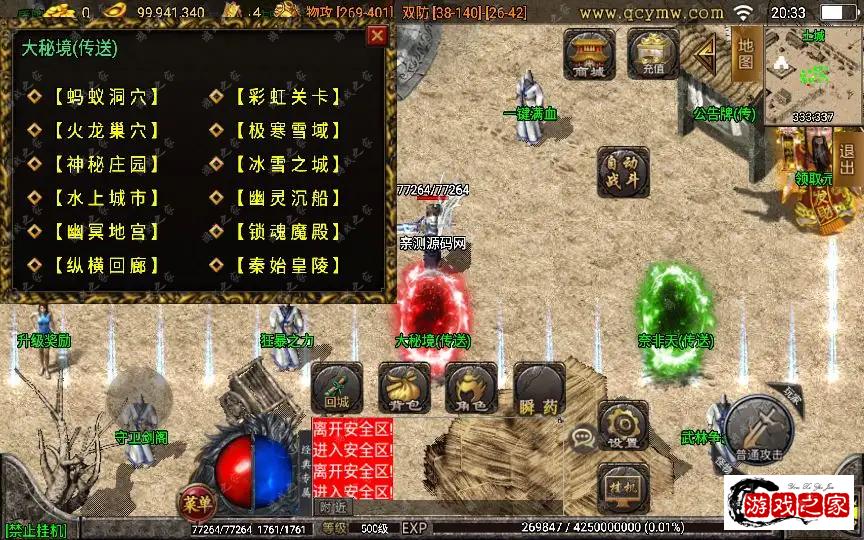The width and height of the screenshot is (864, 540).
Task: Open the 角色 character sheet
Action: point(471,389)
